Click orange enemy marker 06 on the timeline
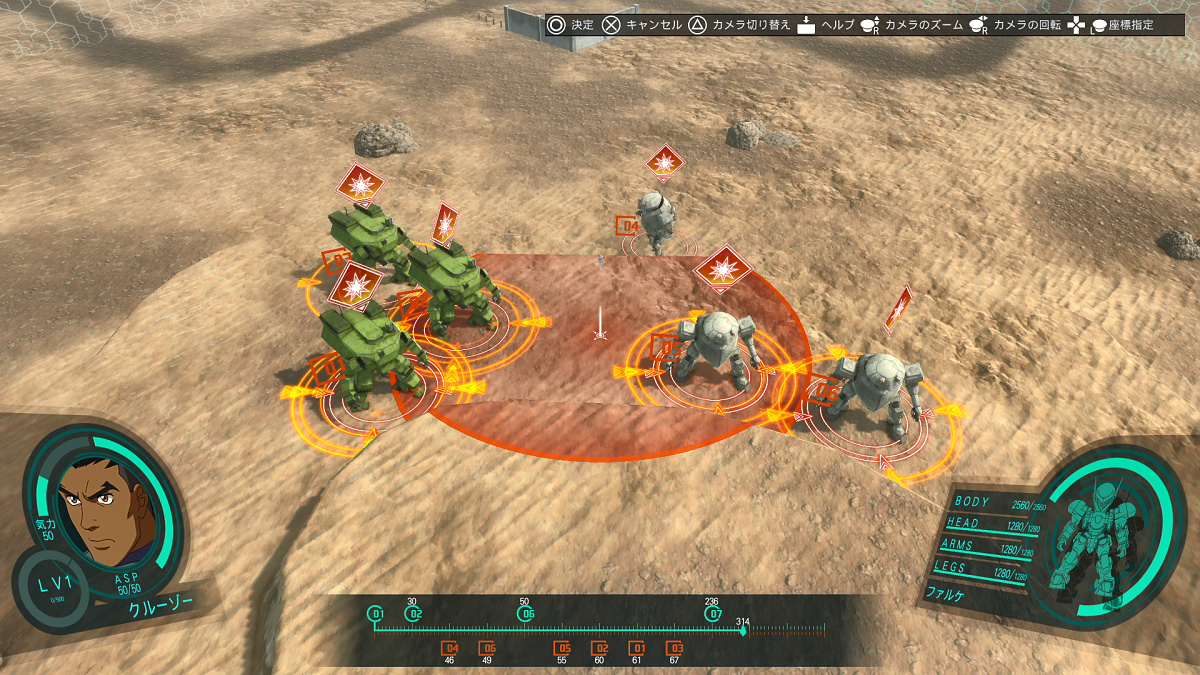Viewport: 1200px width, 675px height. tap(487, 648)
